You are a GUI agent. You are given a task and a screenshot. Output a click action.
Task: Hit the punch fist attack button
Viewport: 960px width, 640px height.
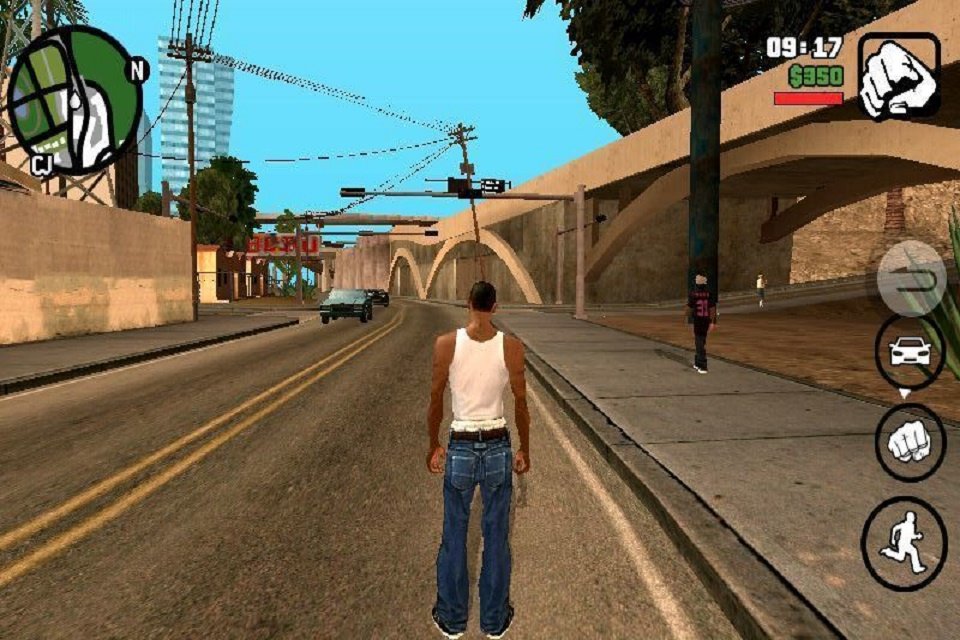pos(909,443)
